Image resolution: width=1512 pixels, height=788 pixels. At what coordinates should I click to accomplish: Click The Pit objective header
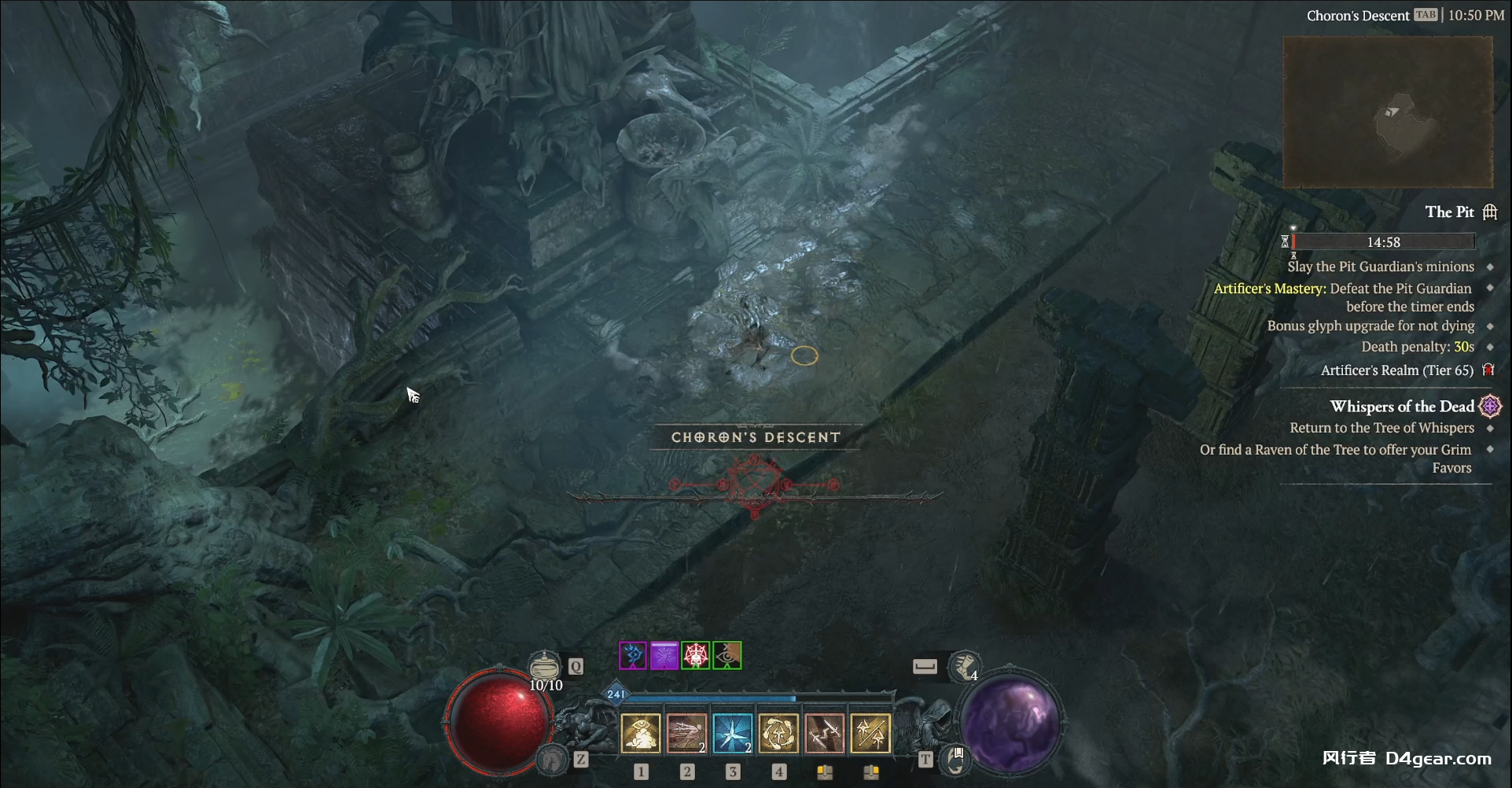tap(1449, 212)
